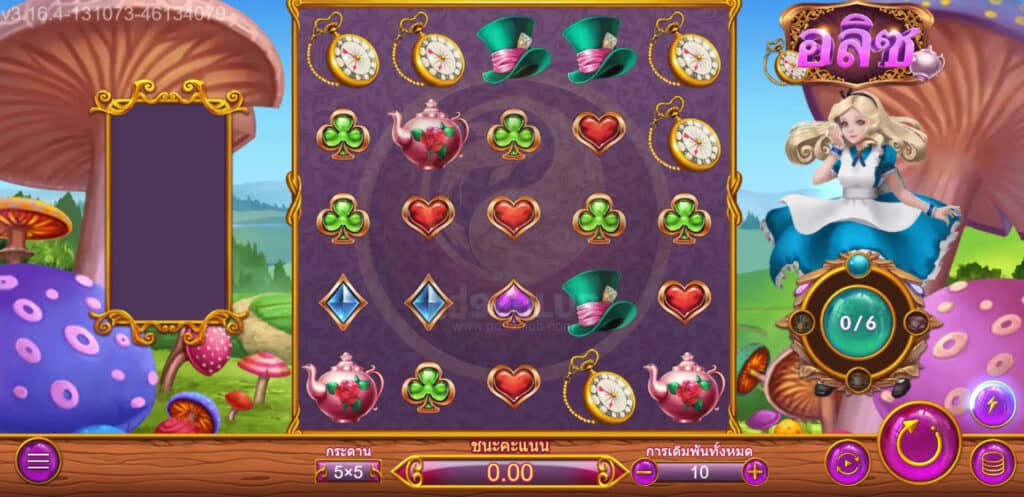Screen dimensions: 1024x497
Task: Open the autoplay spin settings
Action: [x=847, y=462]
